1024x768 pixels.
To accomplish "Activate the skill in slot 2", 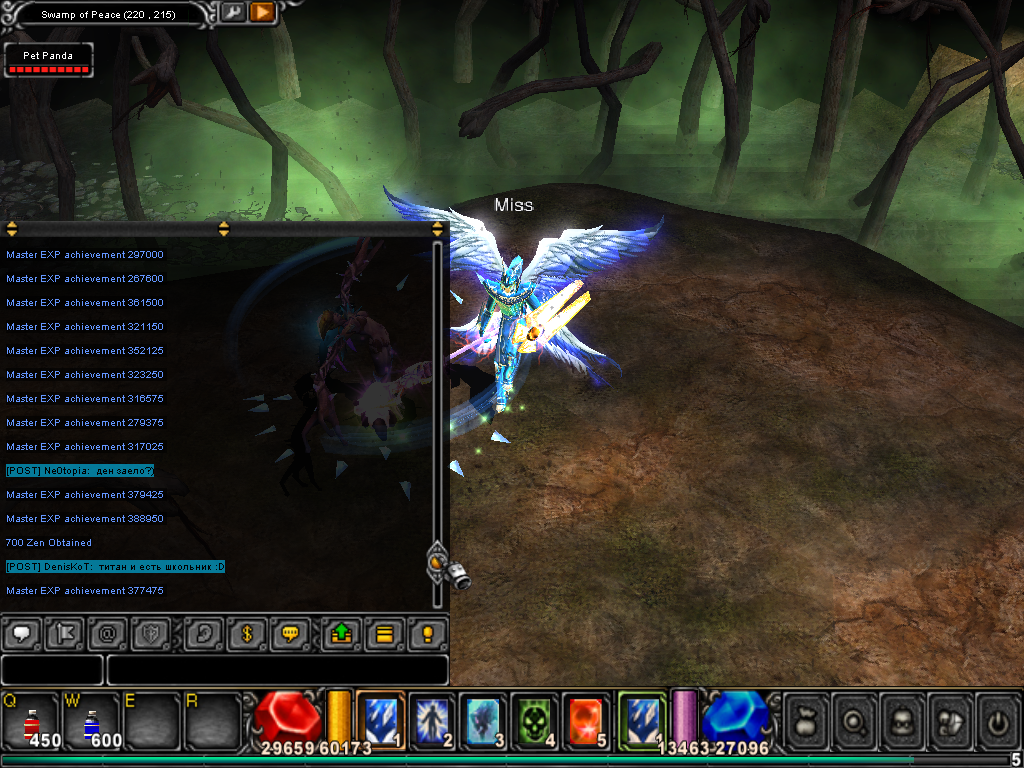I will click(432, 720).
